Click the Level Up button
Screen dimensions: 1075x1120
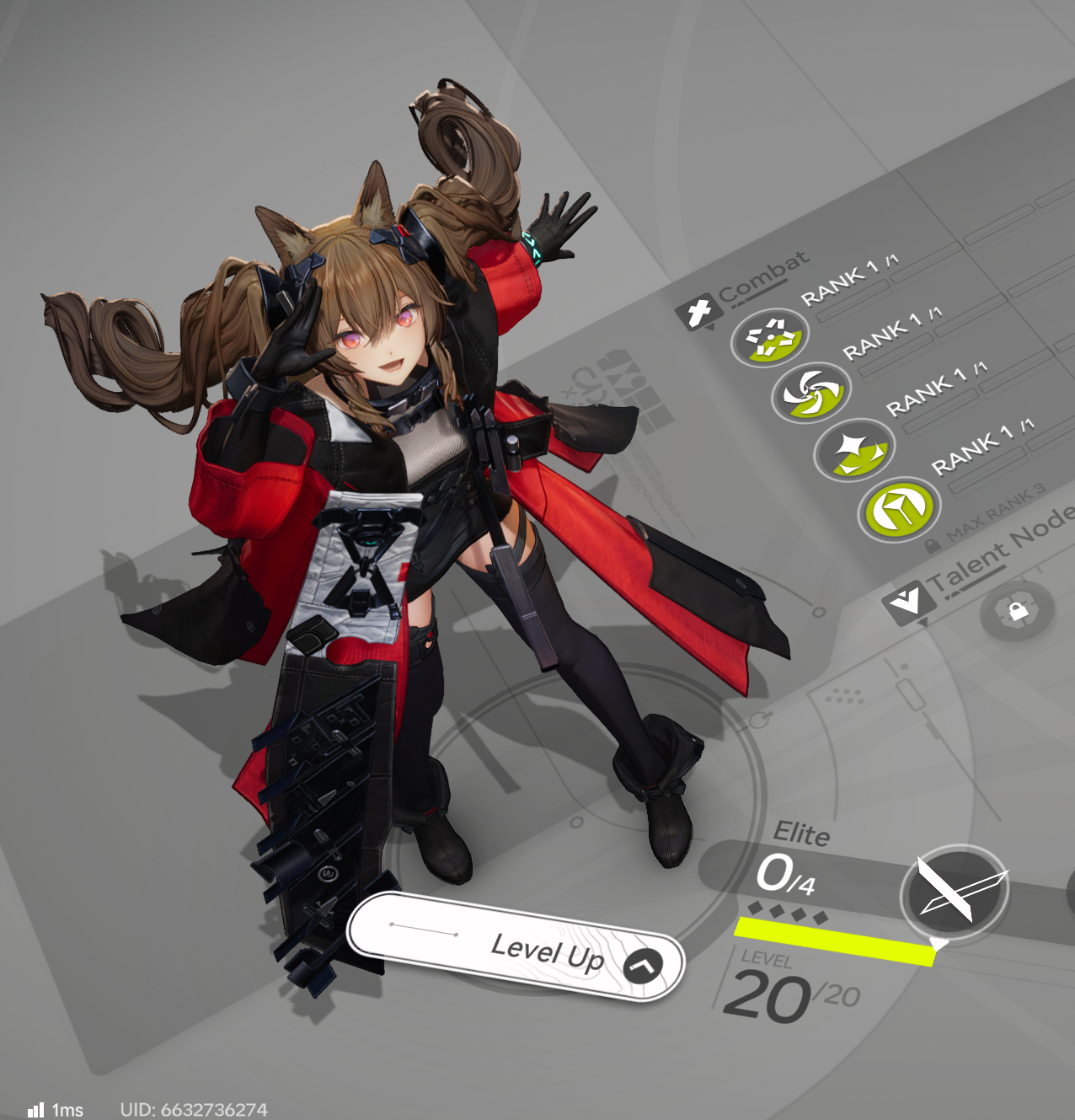(516, 946)
